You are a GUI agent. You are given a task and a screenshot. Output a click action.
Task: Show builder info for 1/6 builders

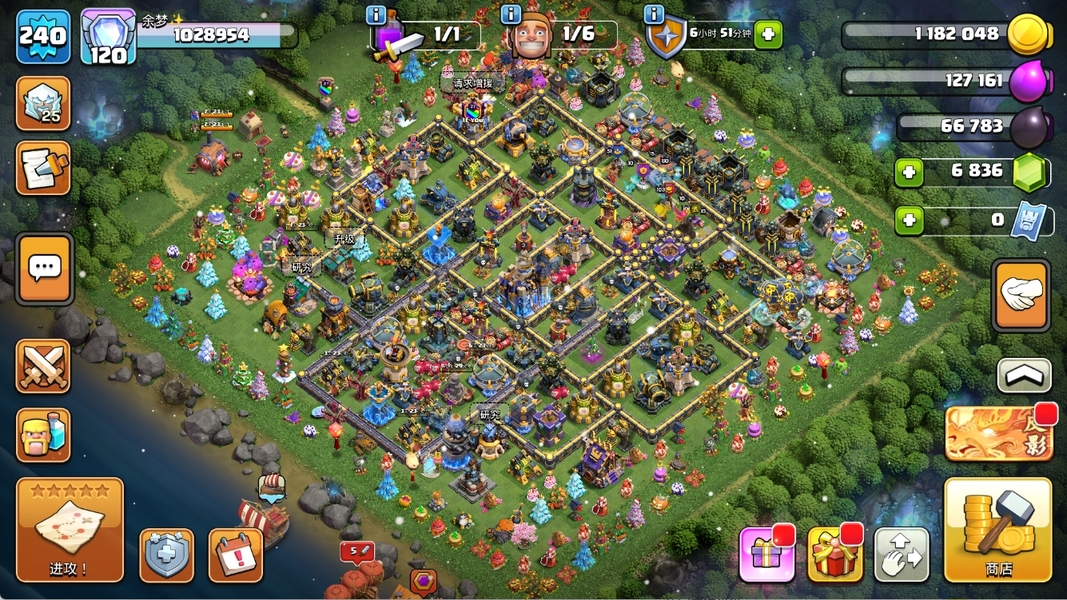pyautogui.click(x=511, y=15)
